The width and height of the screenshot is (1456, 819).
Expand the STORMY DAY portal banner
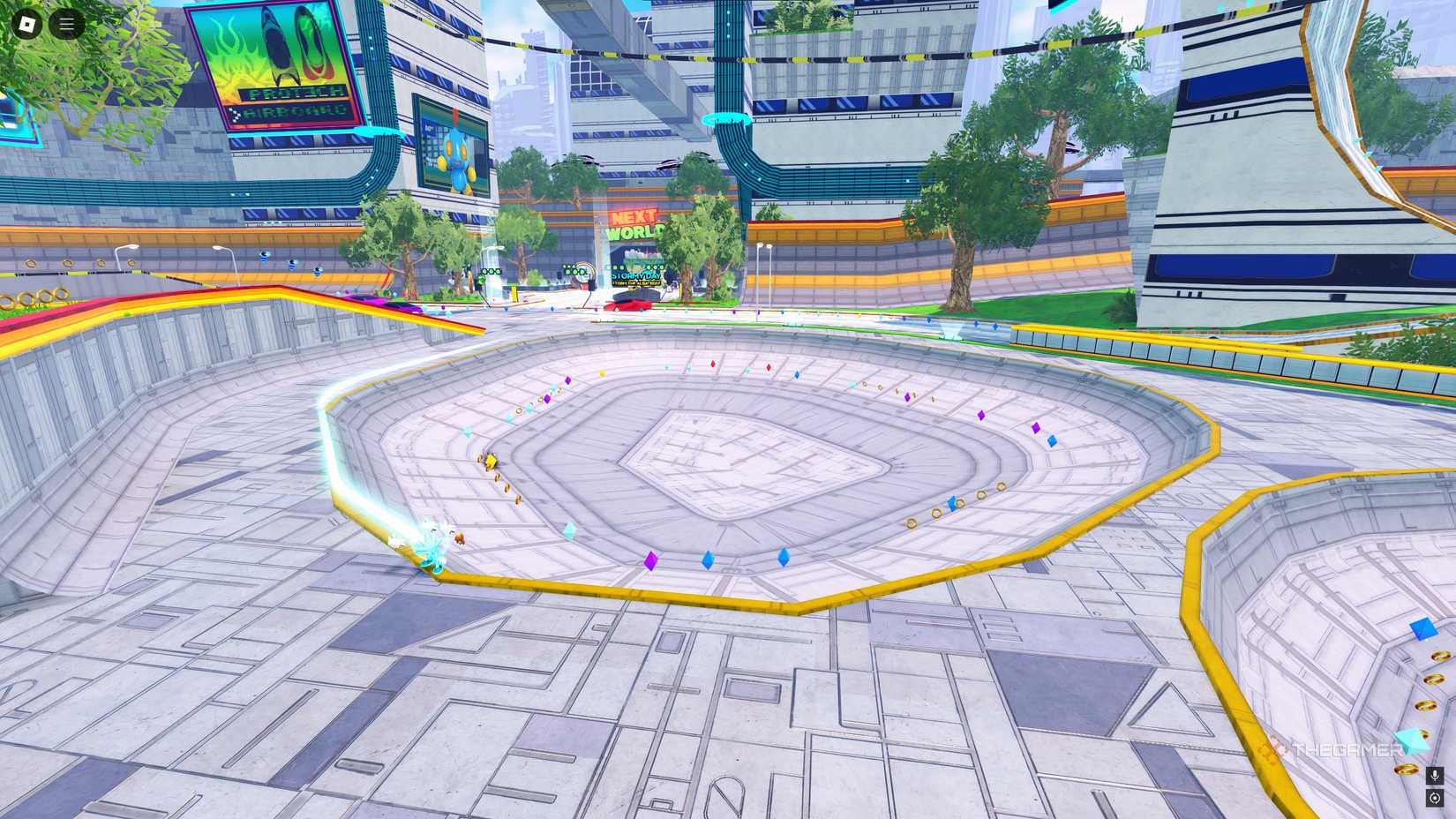pyautogui.click(x=636, y=276)
